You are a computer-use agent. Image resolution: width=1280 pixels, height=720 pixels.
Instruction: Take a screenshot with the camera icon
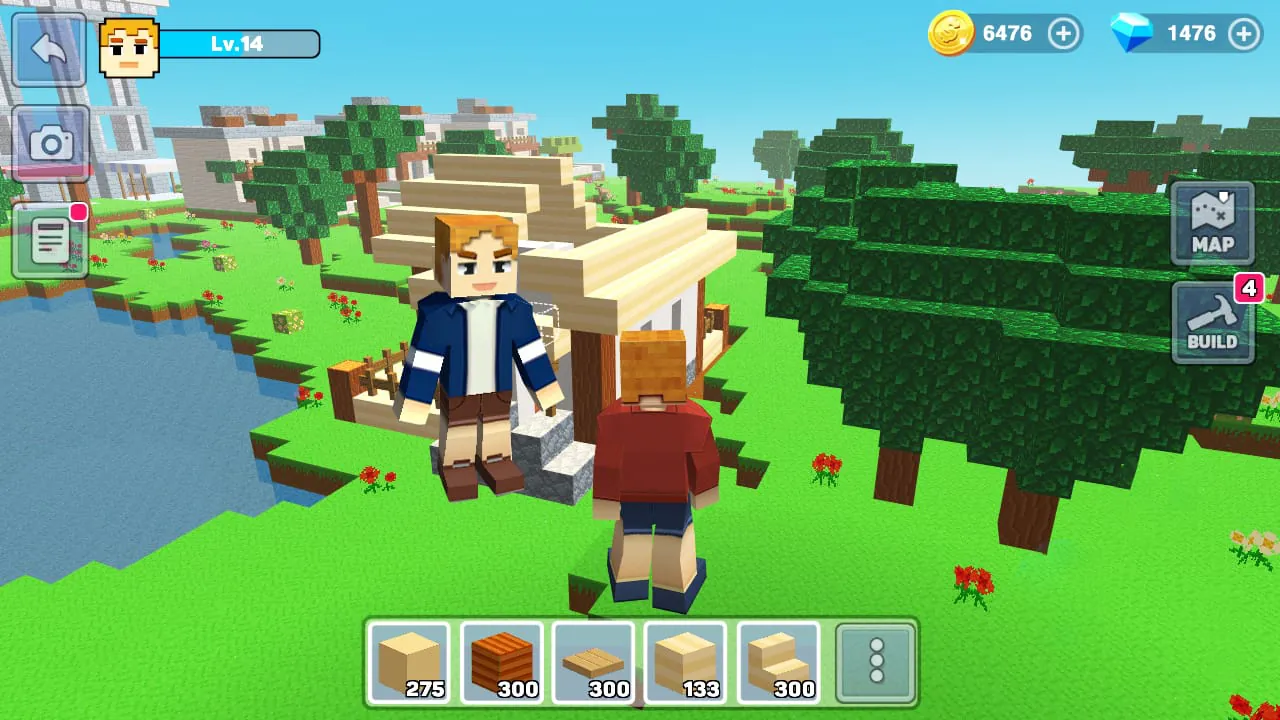pos(50,143)
